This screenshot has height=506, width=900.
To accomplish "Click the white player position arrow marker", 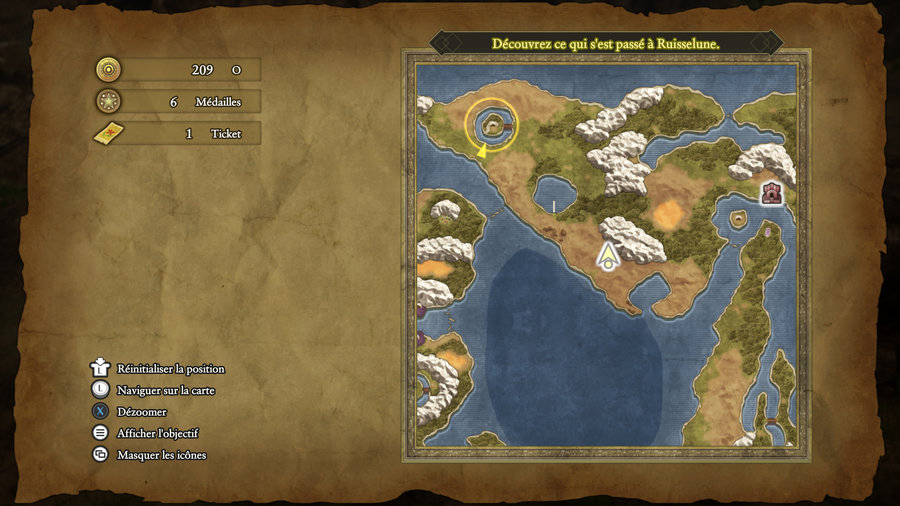I will click(607, 257).
